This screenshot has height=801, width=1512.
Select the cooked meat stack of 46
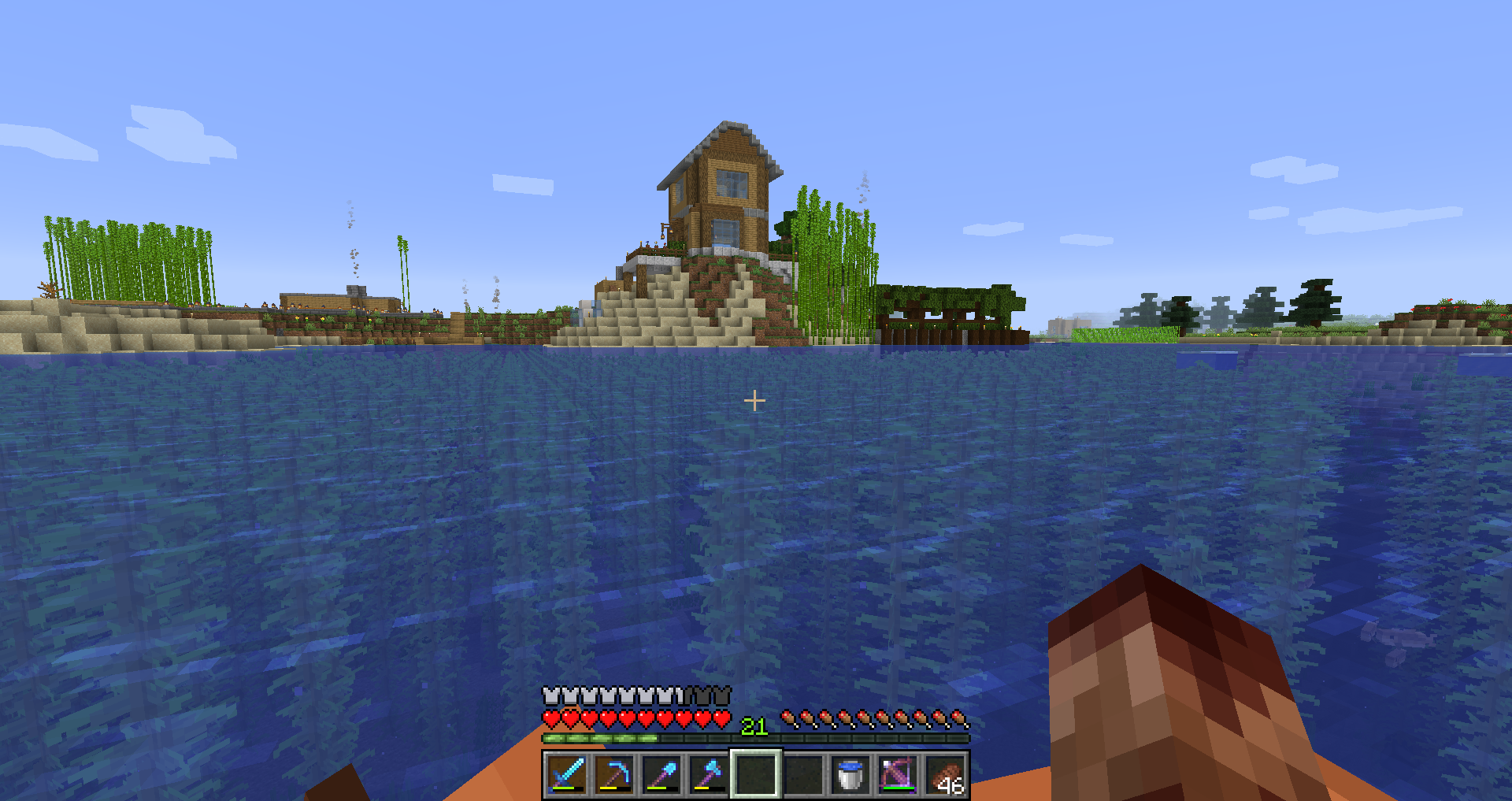tap(945, 774)
